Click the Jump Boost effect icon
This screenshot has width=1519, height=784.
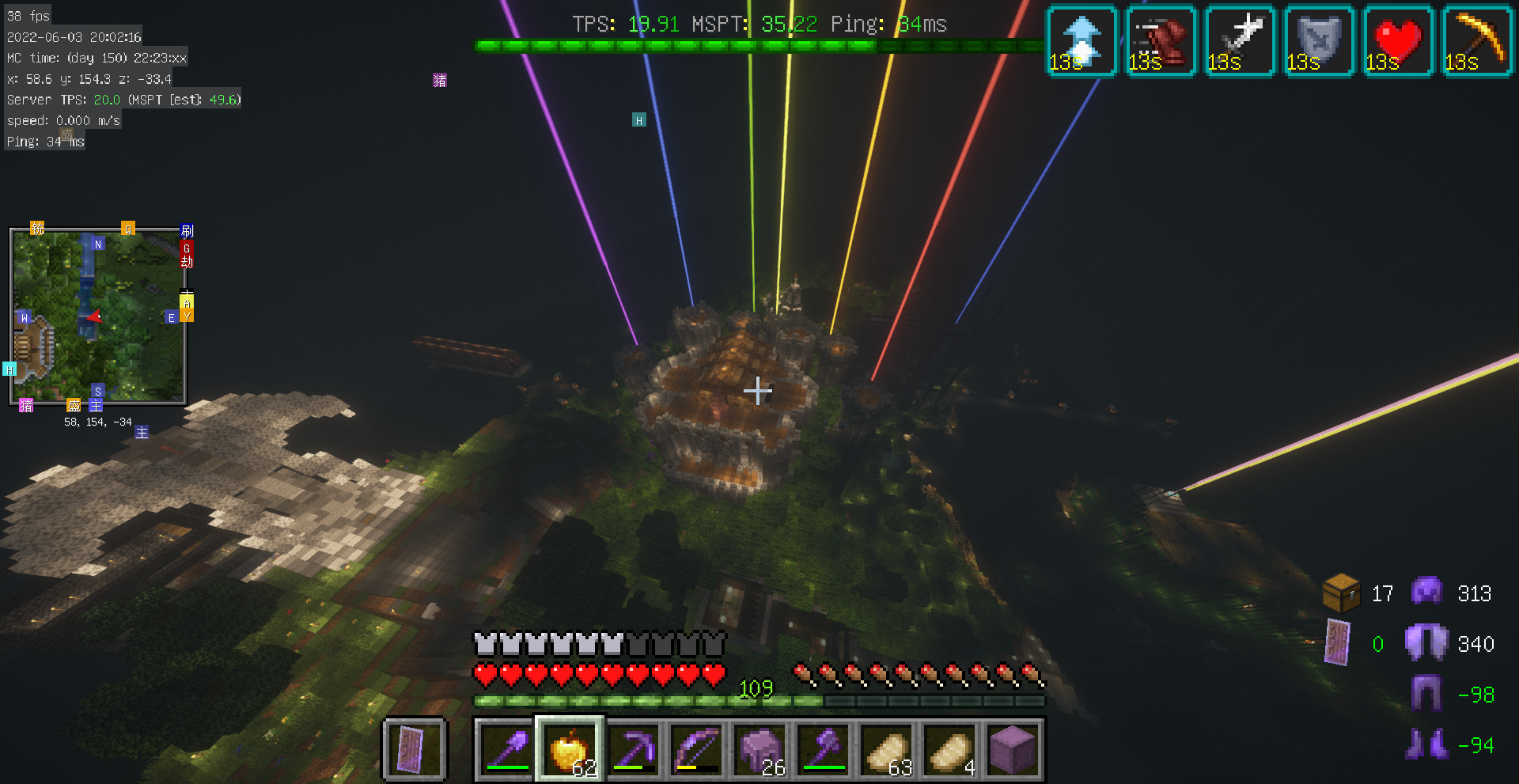pos(1081,41)
